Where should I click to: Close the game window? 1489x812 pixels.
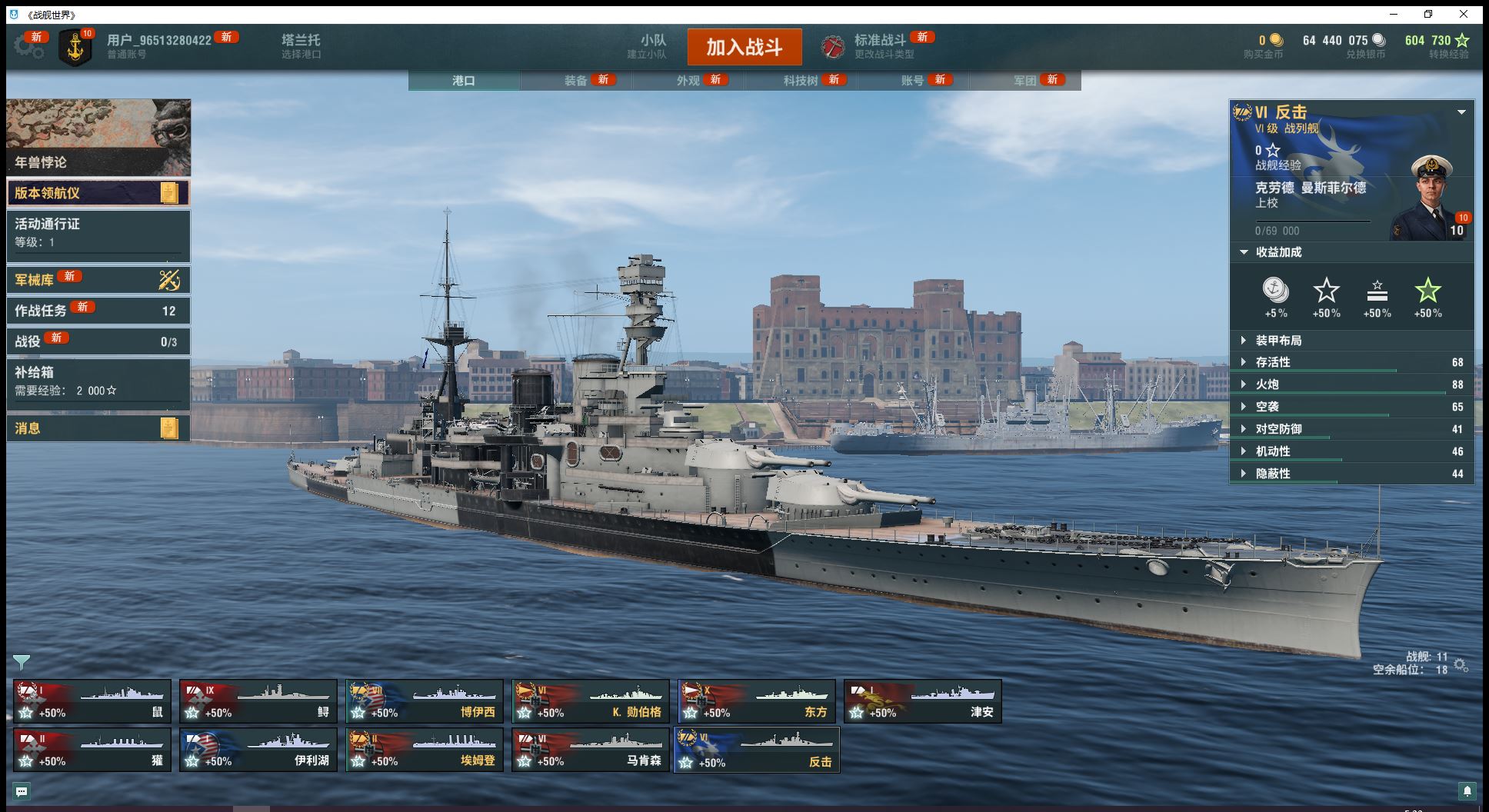point(1463,14)
